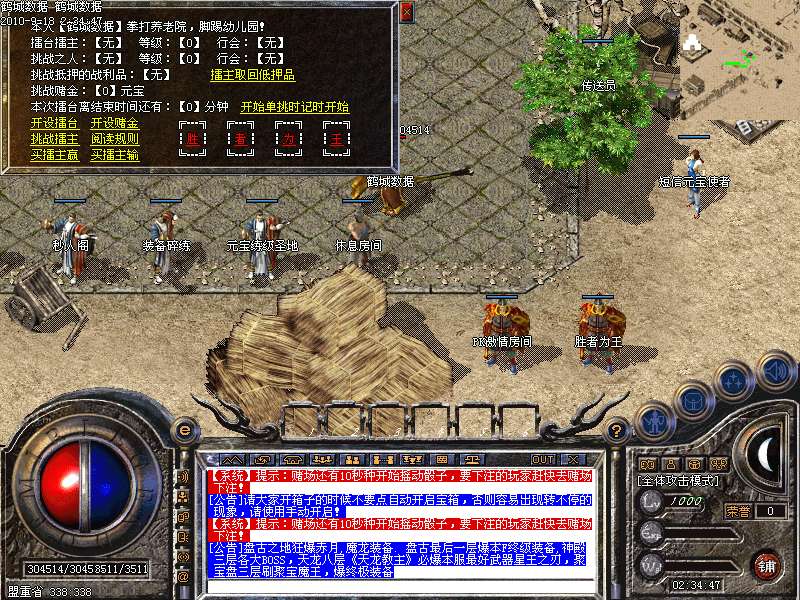Open the skills sparkle round icon
This screenshot has width=800, height=600.
click(735, 380)
